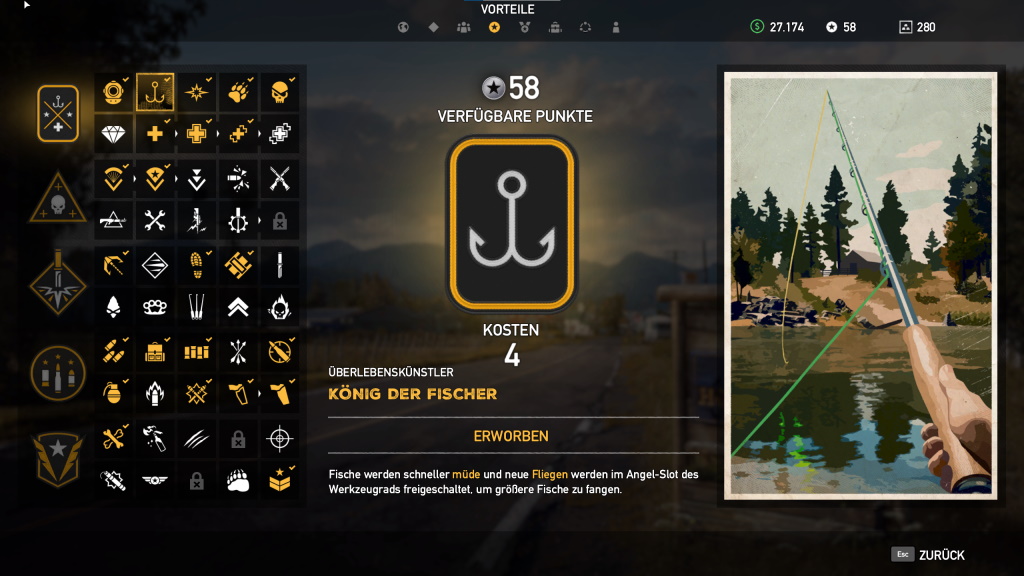This screenshot has width=1024, height=576.
Task: Choose the wrench and screwdriver perk
Action: click(155, 220)
